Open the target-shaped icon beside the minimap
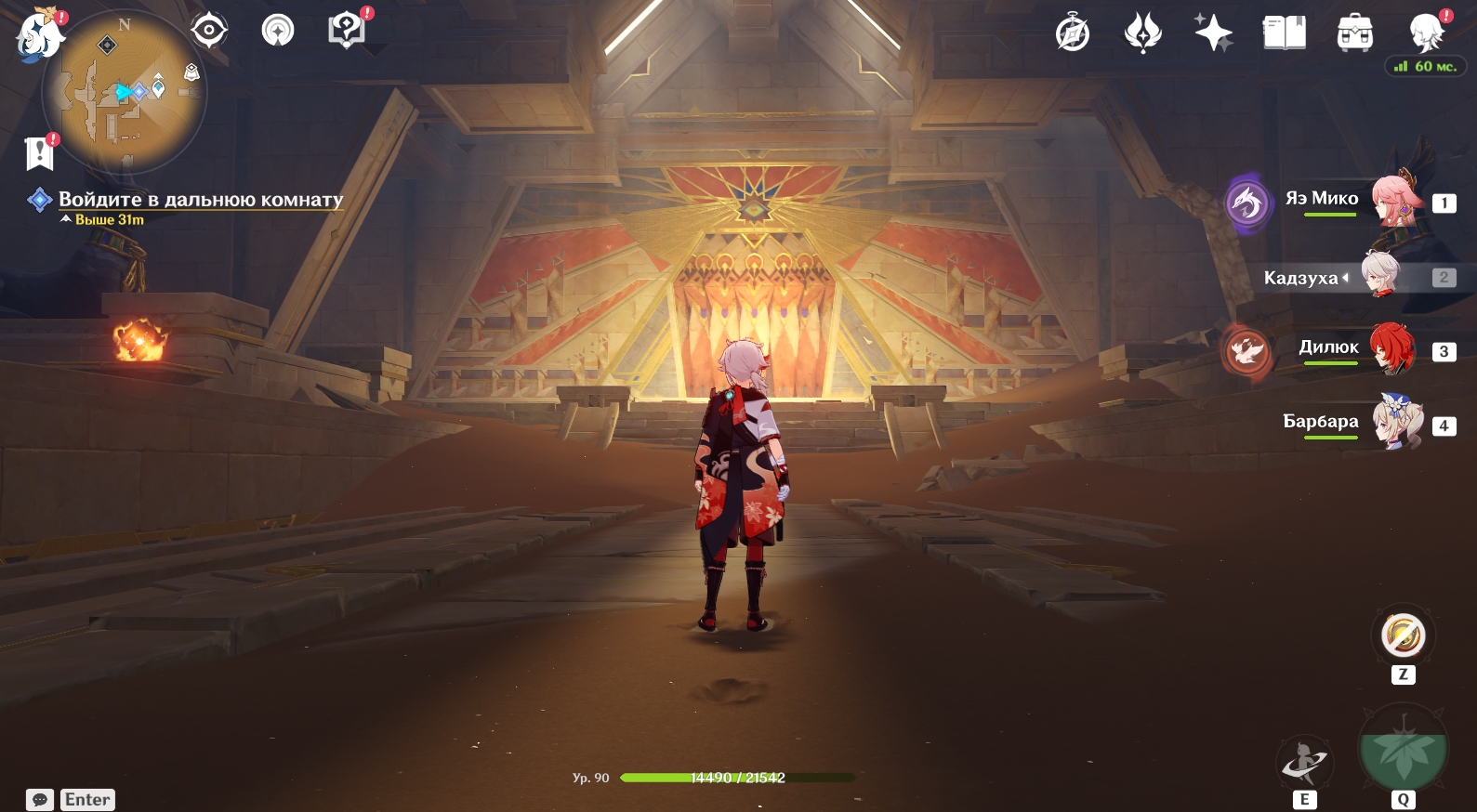 click(x=209, y=31)
